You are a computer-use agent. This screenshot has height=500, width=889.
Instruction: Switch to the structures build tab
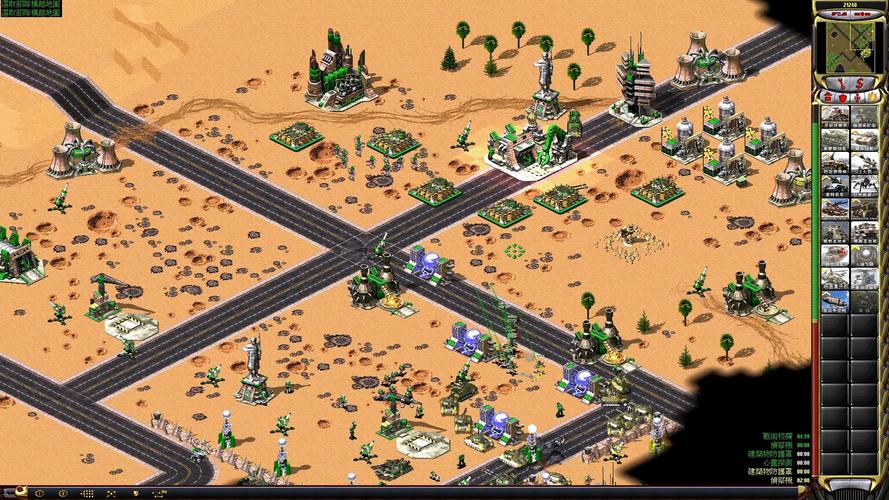pos(827,97)
